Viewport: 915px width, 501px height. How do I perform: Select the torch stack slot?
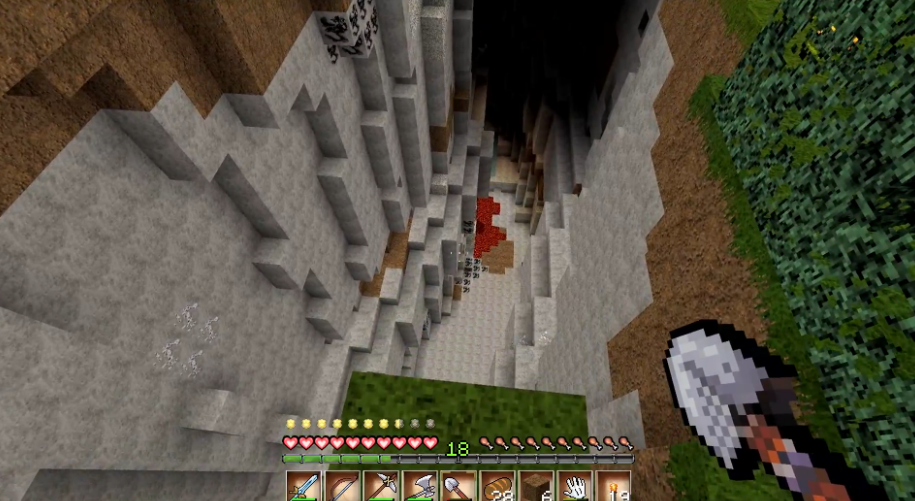(x=612, y=487)
